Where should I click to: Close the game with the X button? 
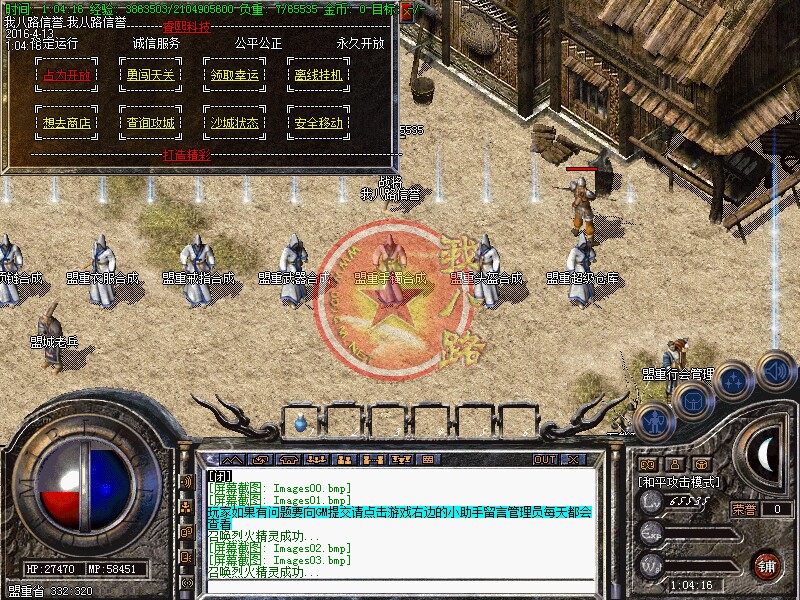pyautogui.click(x=573, y=459)
